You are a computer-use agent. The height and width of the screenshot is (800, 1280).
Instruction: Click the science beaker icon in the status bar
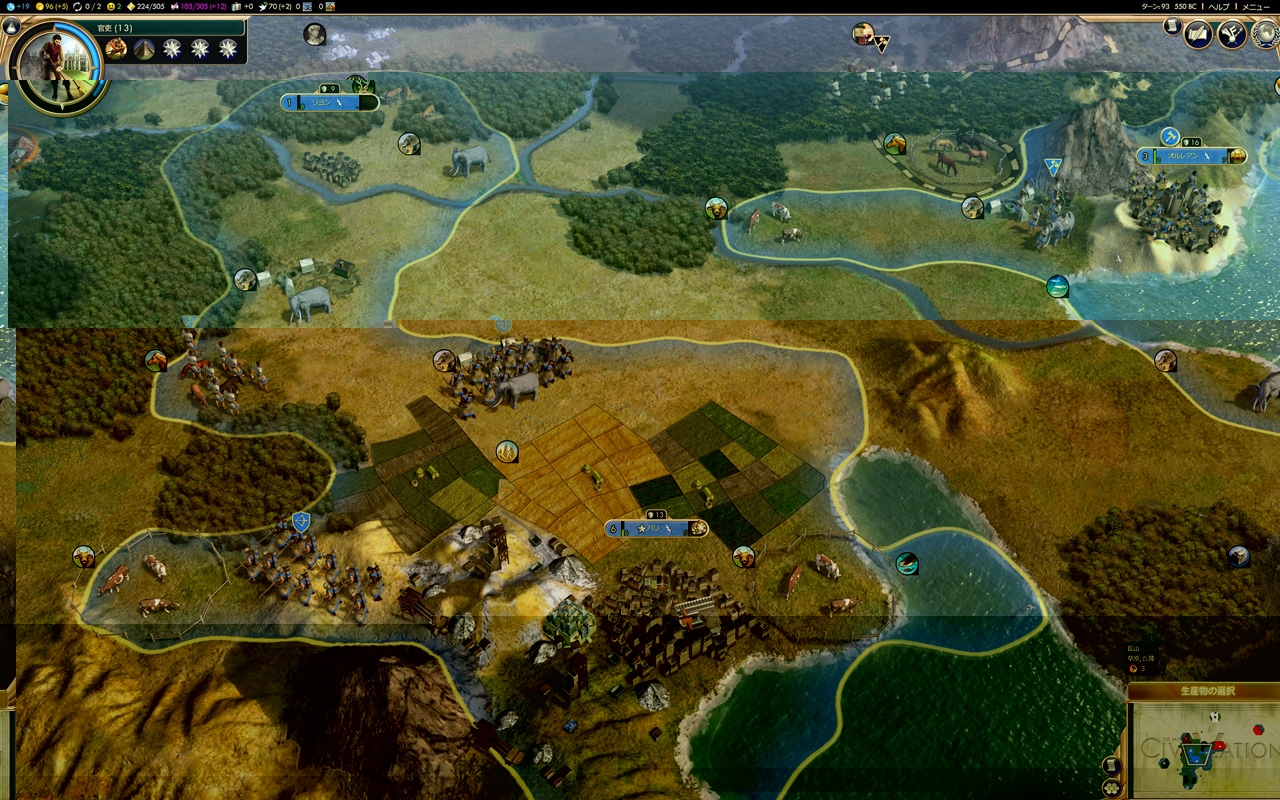tap(10, 7)
